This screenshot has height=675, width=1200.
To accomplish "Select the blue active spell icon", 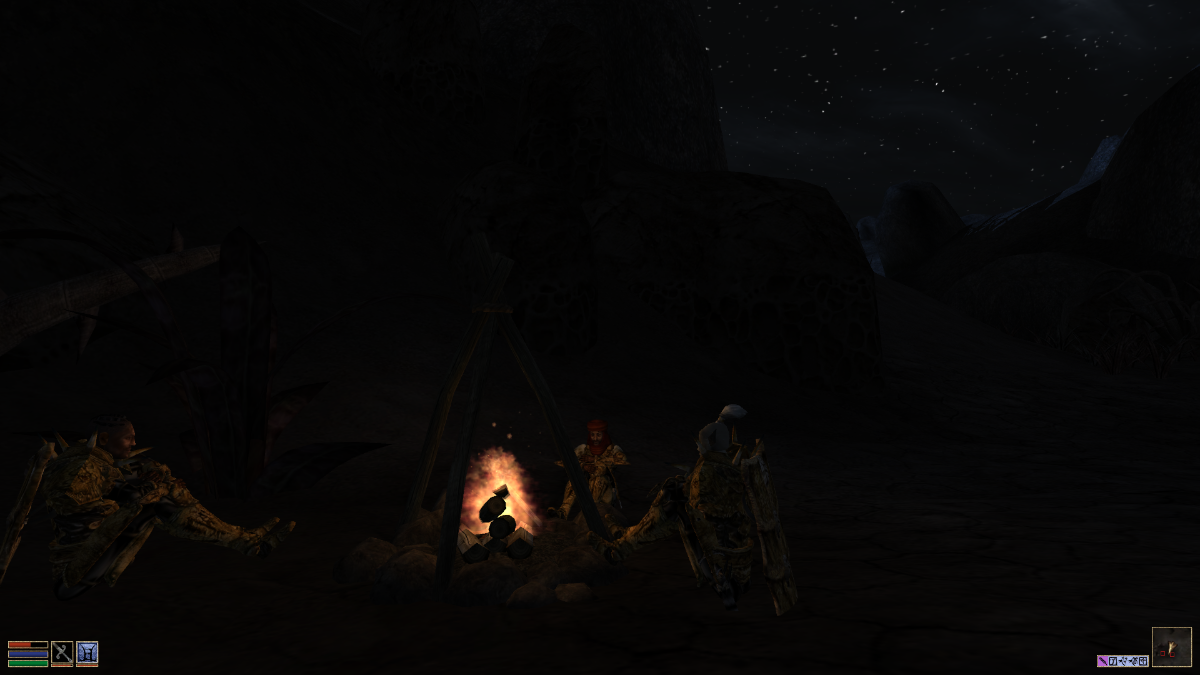I will point(87,652).
